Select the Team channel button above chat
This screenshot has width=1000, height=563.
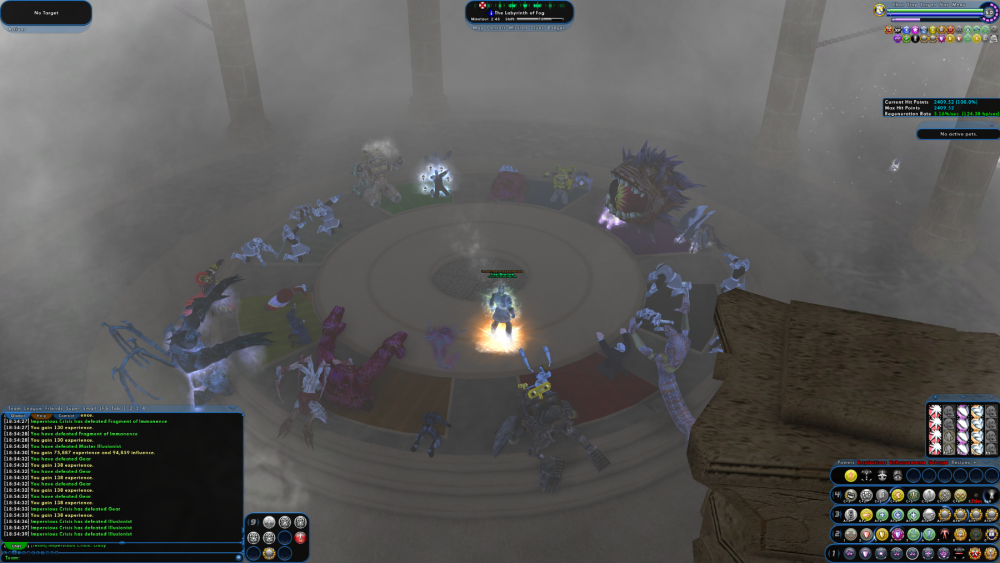[15, 408]
